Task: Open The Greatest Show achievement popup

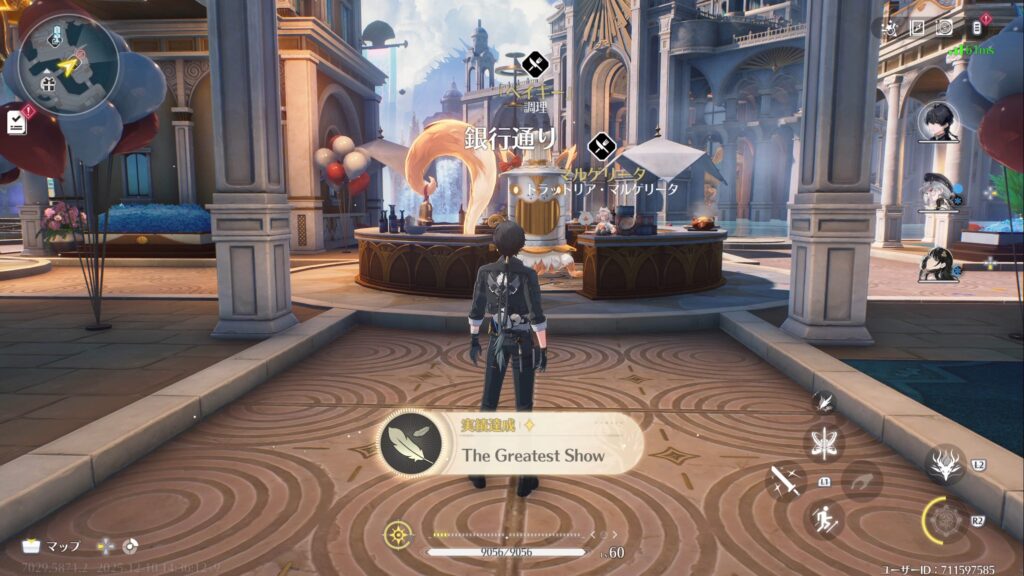Action: [x=511, y=444]
